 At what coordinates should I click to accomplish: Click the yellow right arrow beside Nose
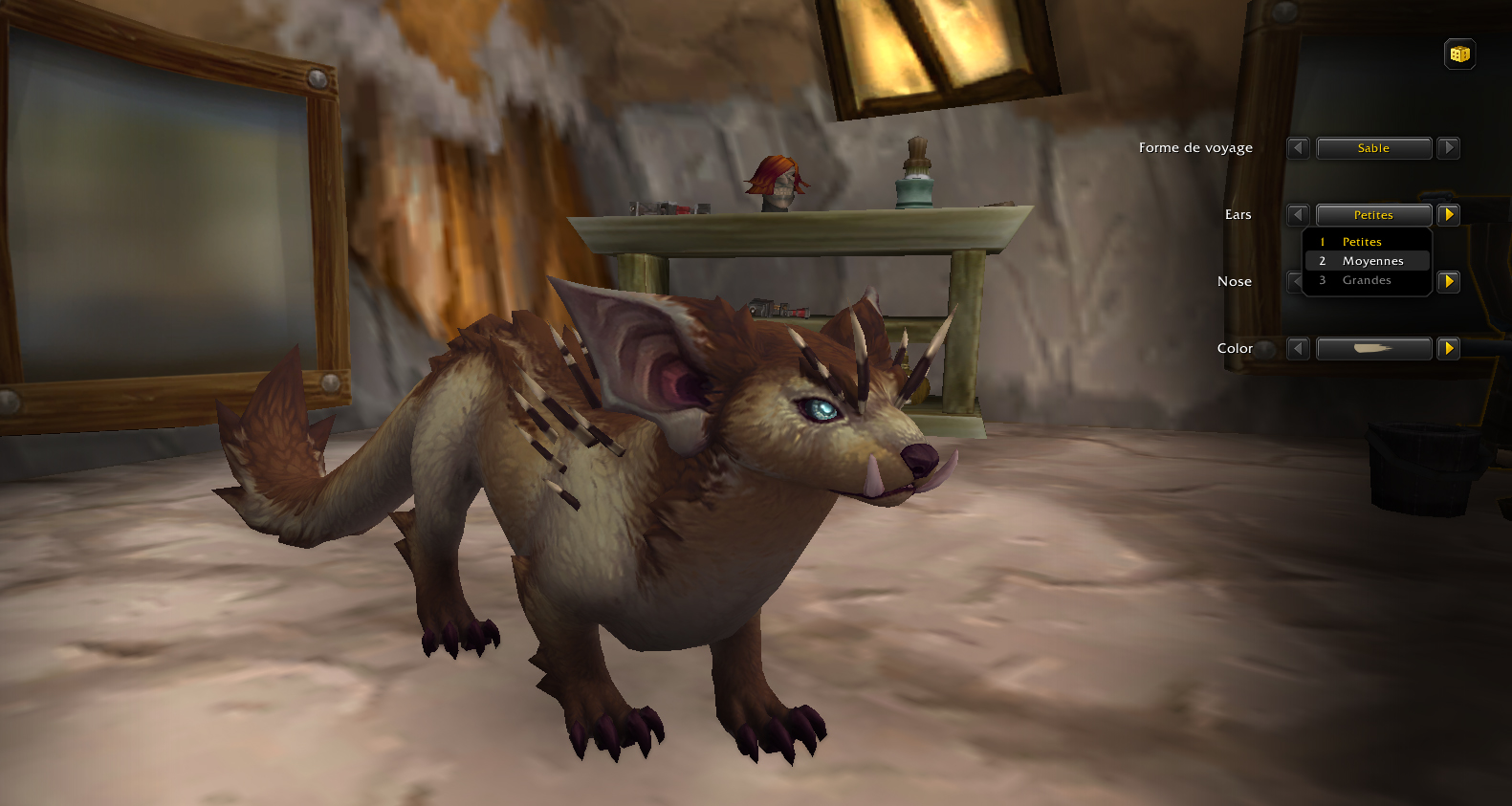[x=1447, y=281]
